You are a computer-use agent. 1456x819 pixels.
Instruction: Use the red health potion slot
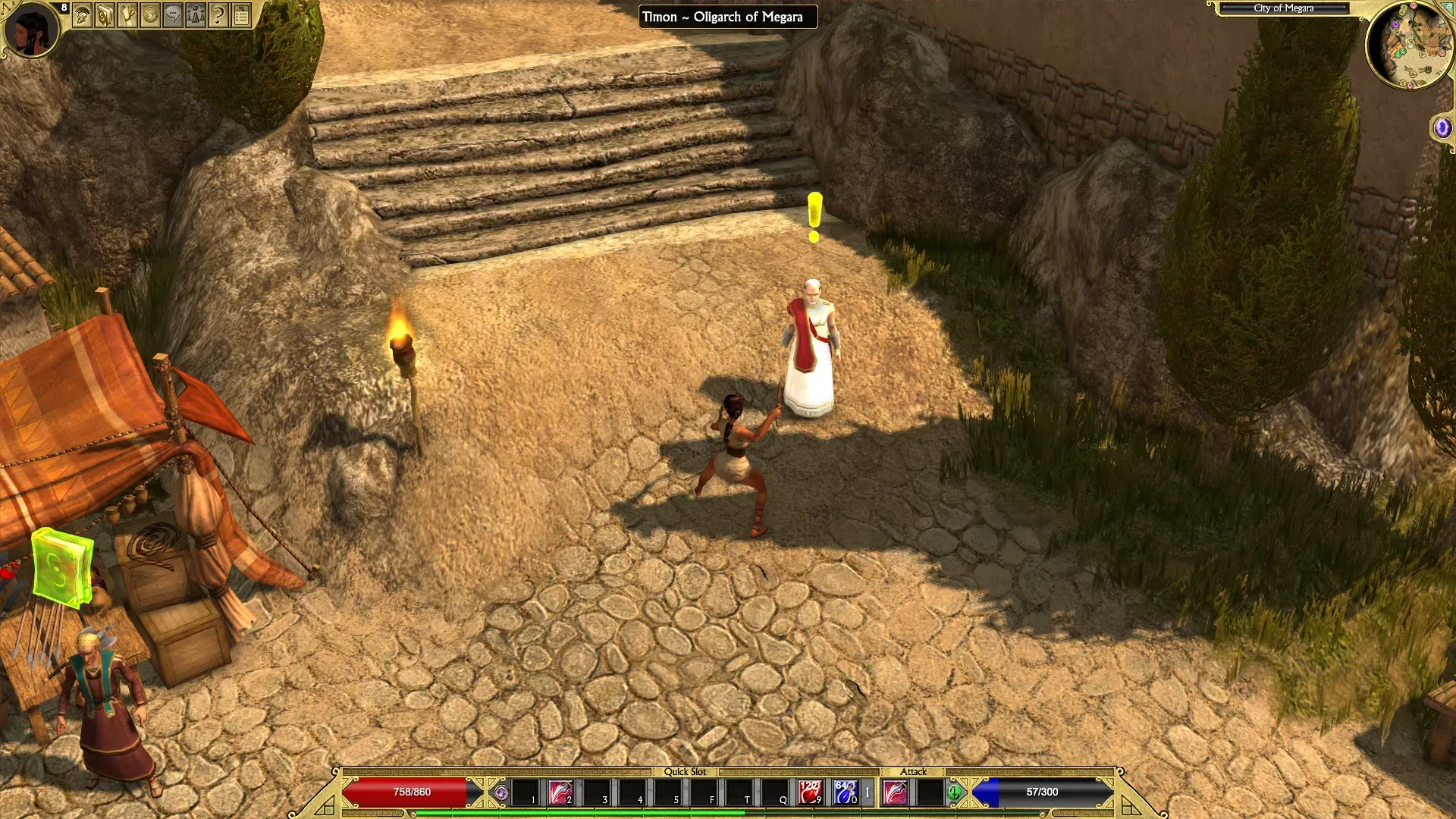[x=810, y=792]
